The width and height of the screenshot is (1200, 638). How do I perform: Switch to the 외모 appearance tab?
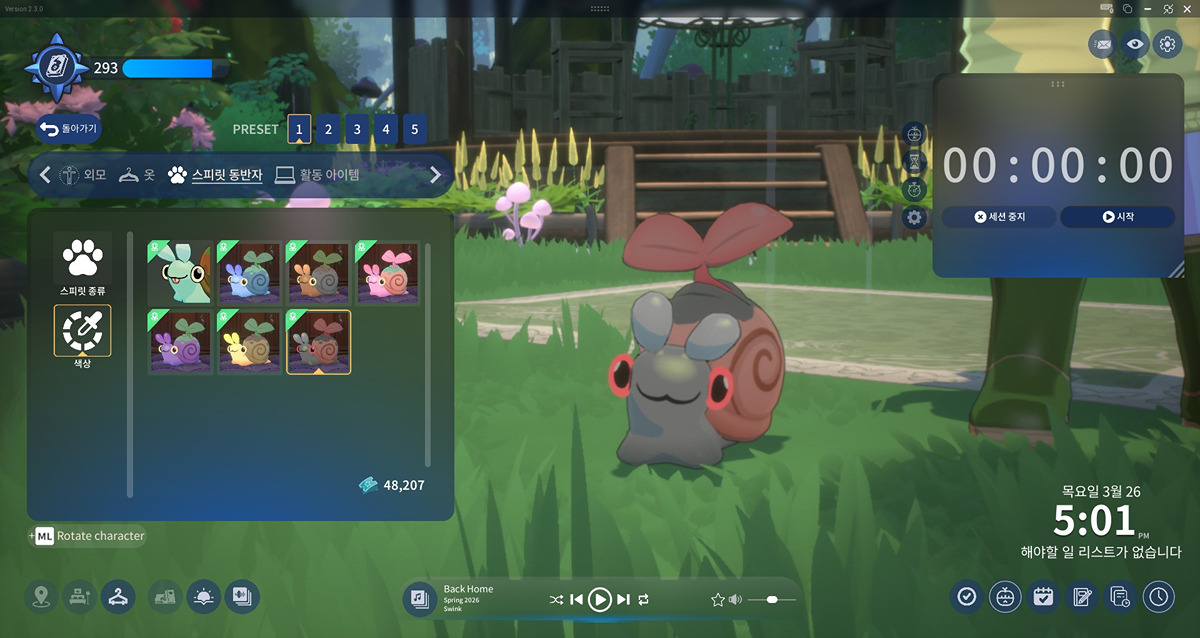[83, 175]
